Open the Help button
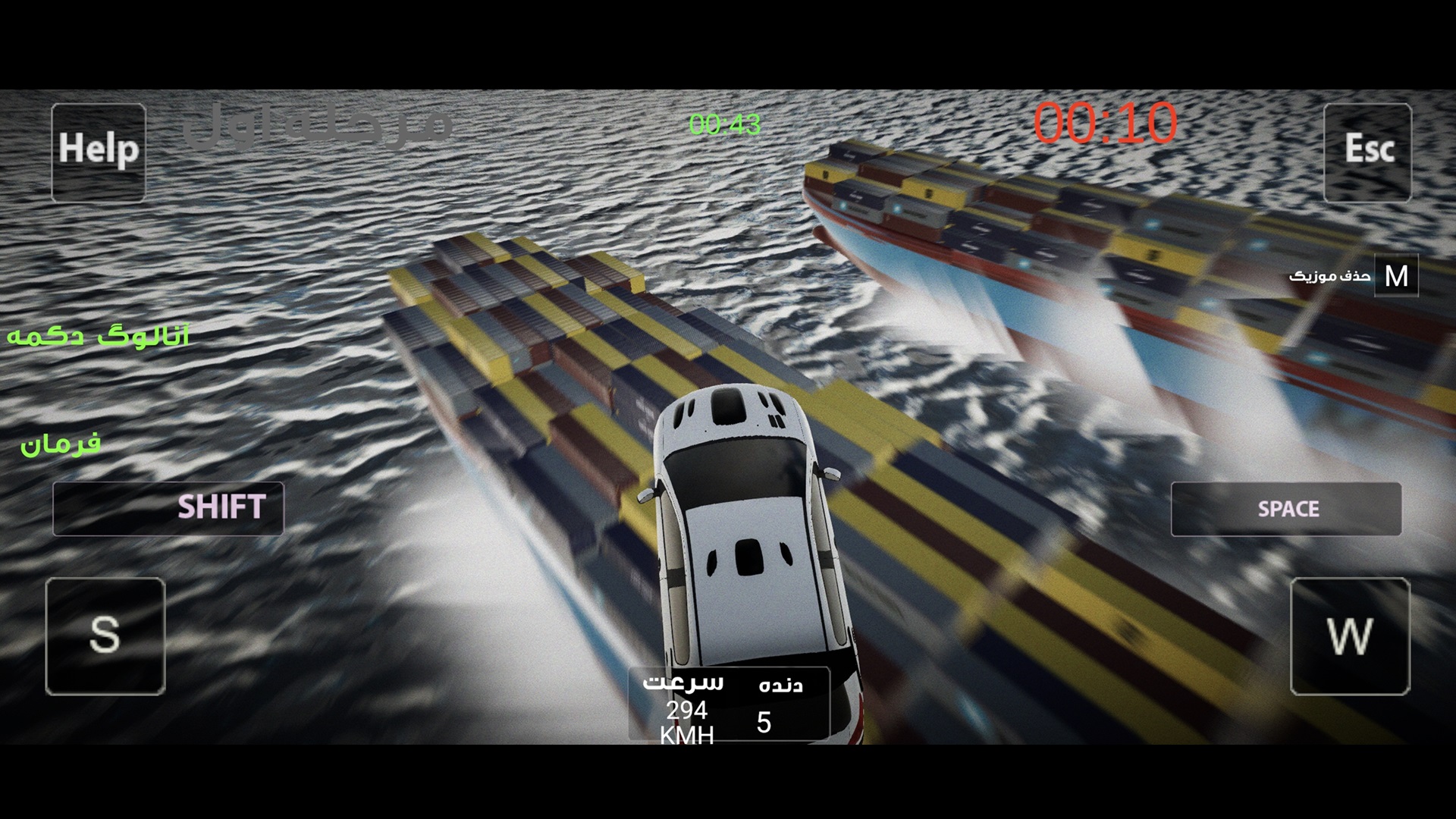The image size is (1456, 819). click(x=99, y=152)
